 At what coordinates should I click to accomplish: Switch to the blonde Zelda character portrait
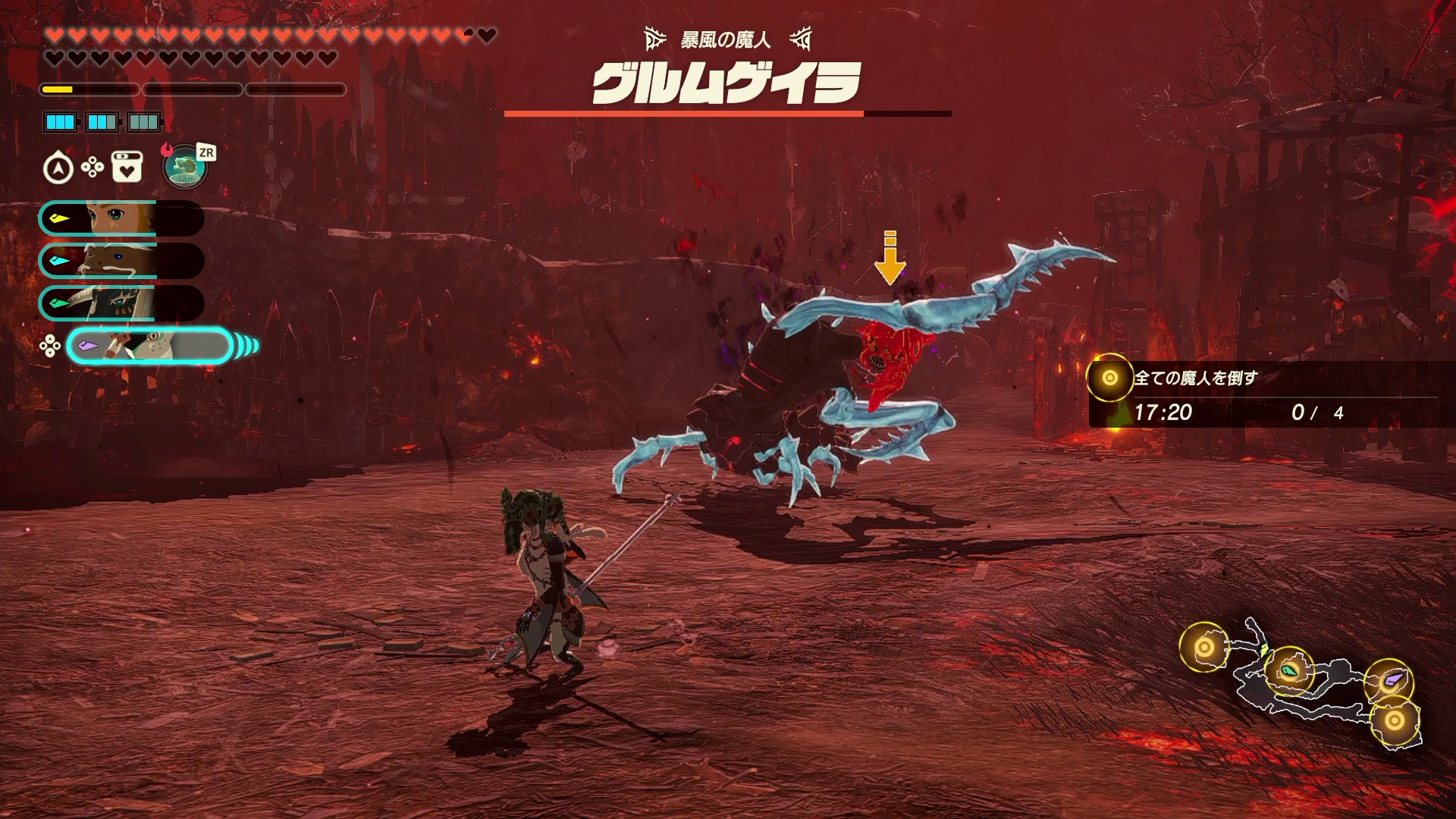pyautogui.click(x=121, y=219)
